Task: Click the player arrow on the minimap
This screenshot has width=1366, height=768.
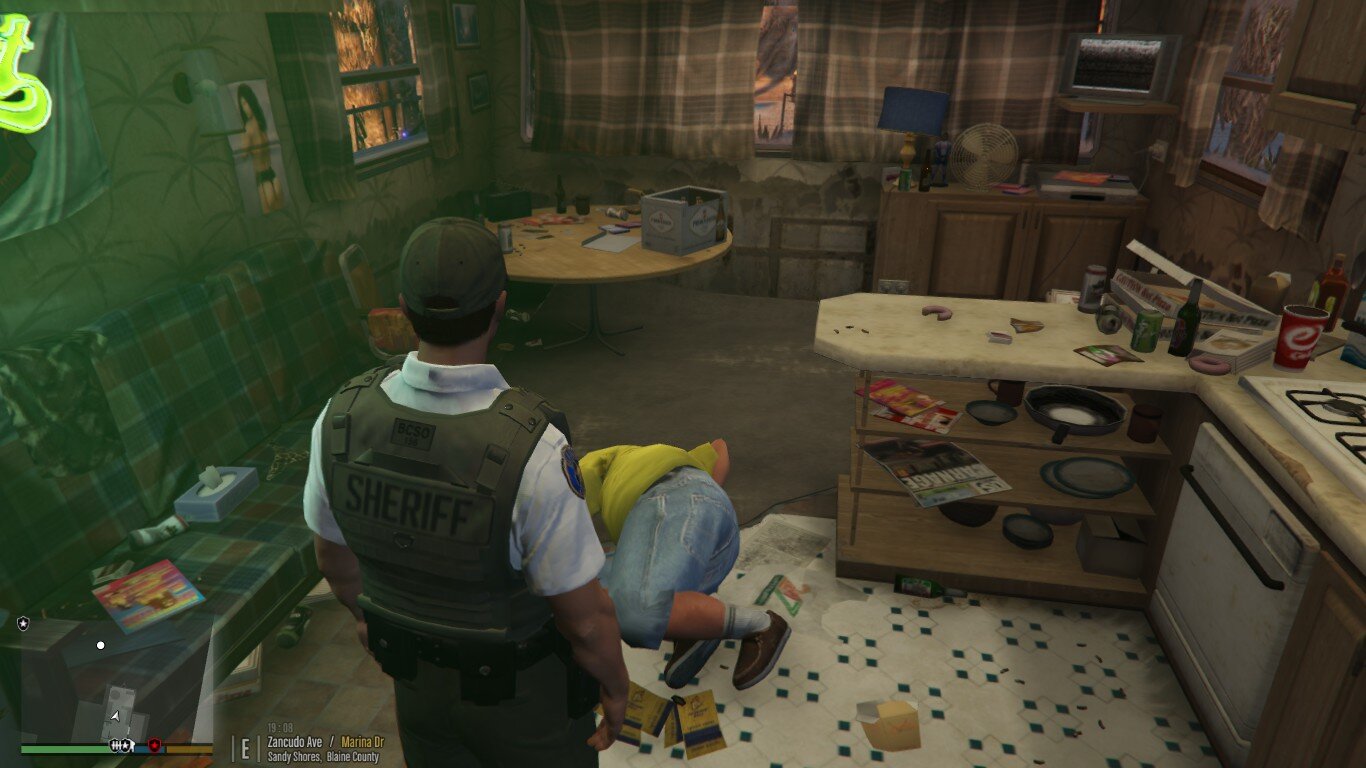Action: click(x=116, y=716)
